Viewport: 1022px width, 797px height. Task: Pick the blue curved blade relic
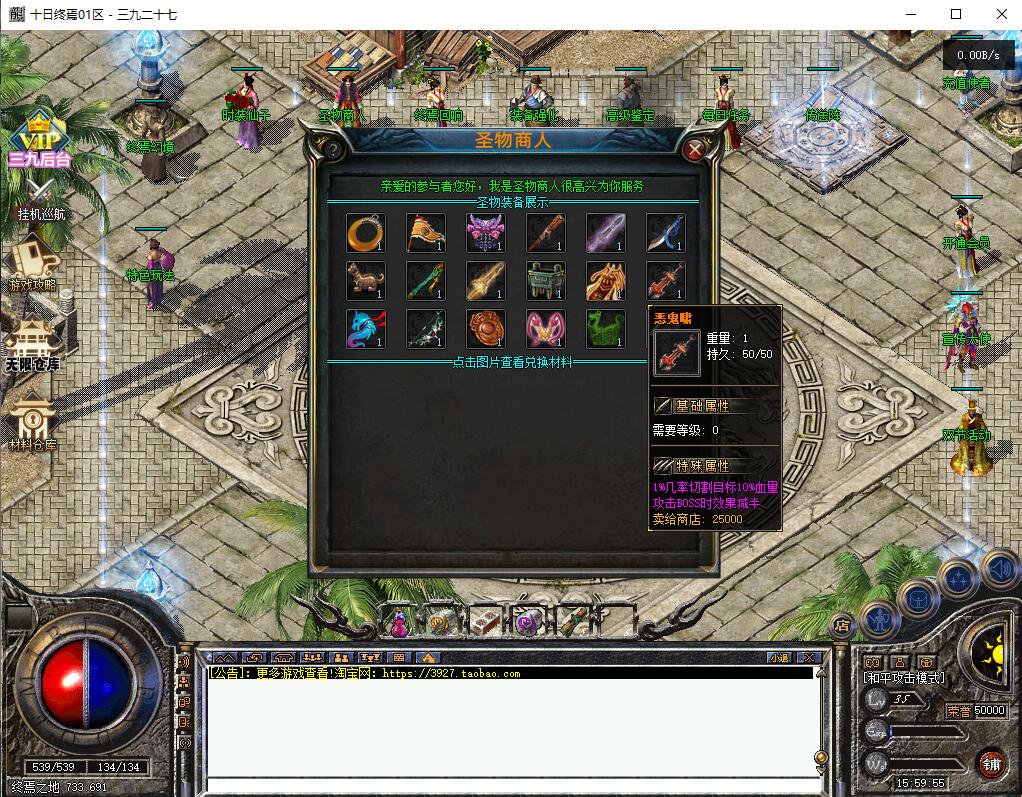(x=665, y=232)
